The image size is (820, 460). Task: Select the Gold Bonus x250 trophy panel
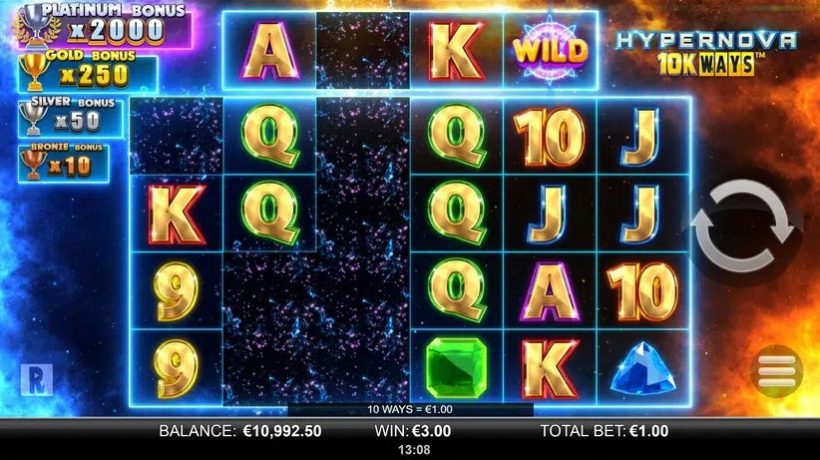coord(85,71)
